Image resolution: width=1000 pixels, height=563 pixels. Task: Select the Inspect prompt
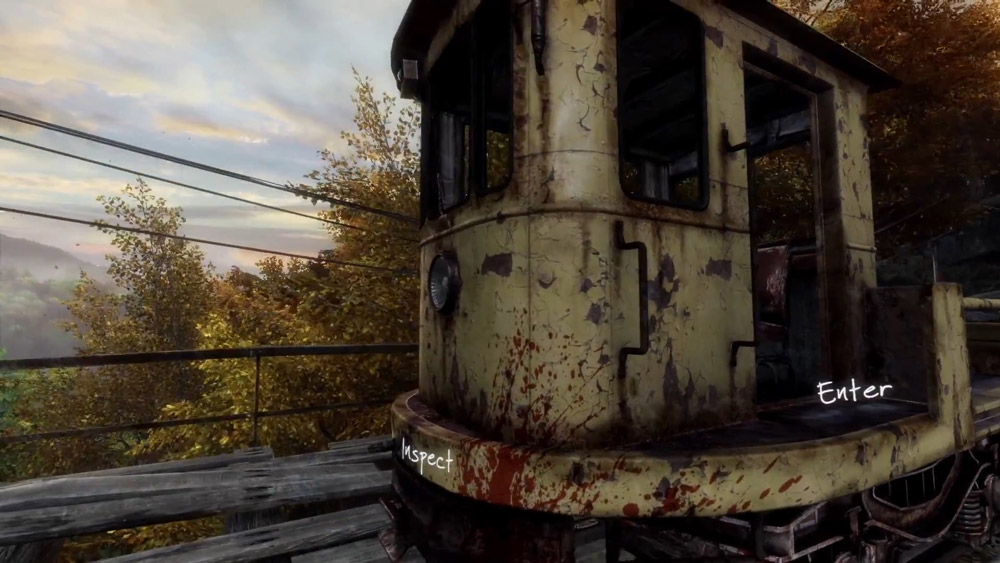(x=427, y=456)
